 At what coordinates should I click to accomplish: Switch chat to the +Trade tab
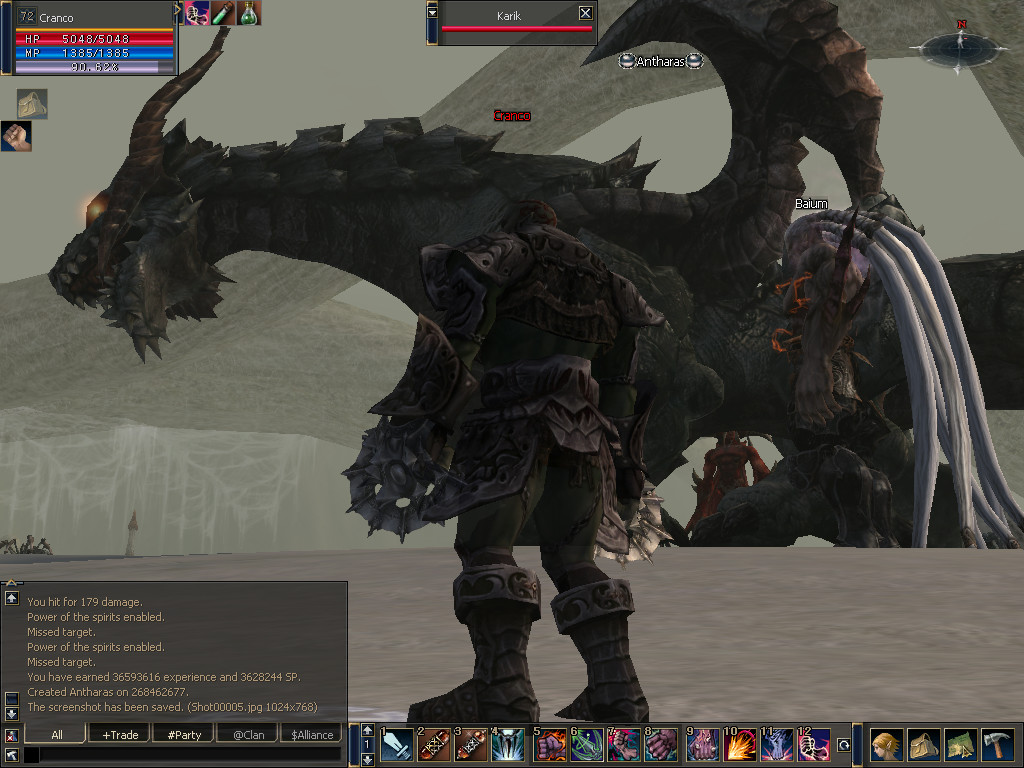tap(120, 734)
